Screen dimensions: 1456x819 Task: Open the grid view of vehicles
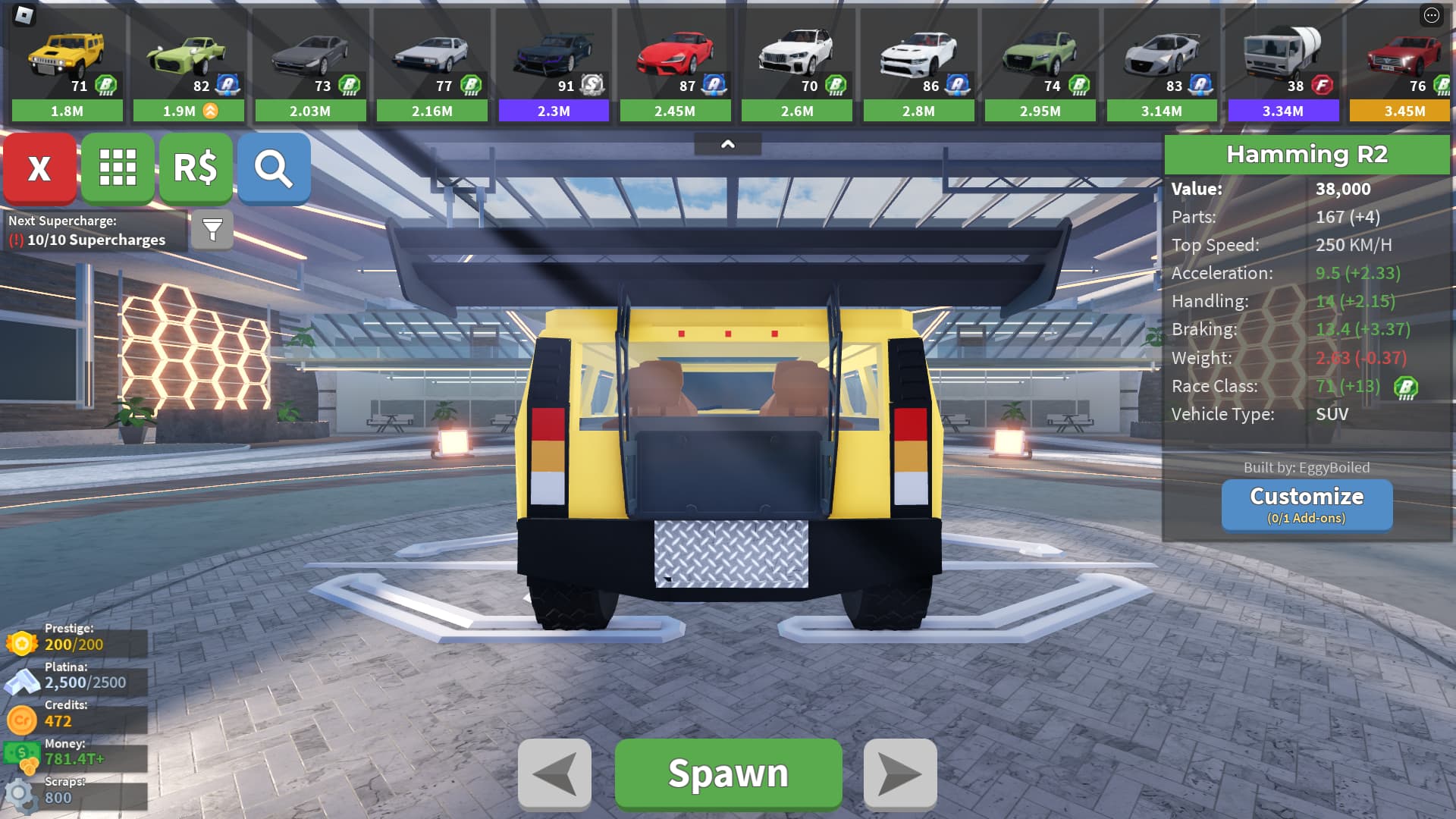118,168
